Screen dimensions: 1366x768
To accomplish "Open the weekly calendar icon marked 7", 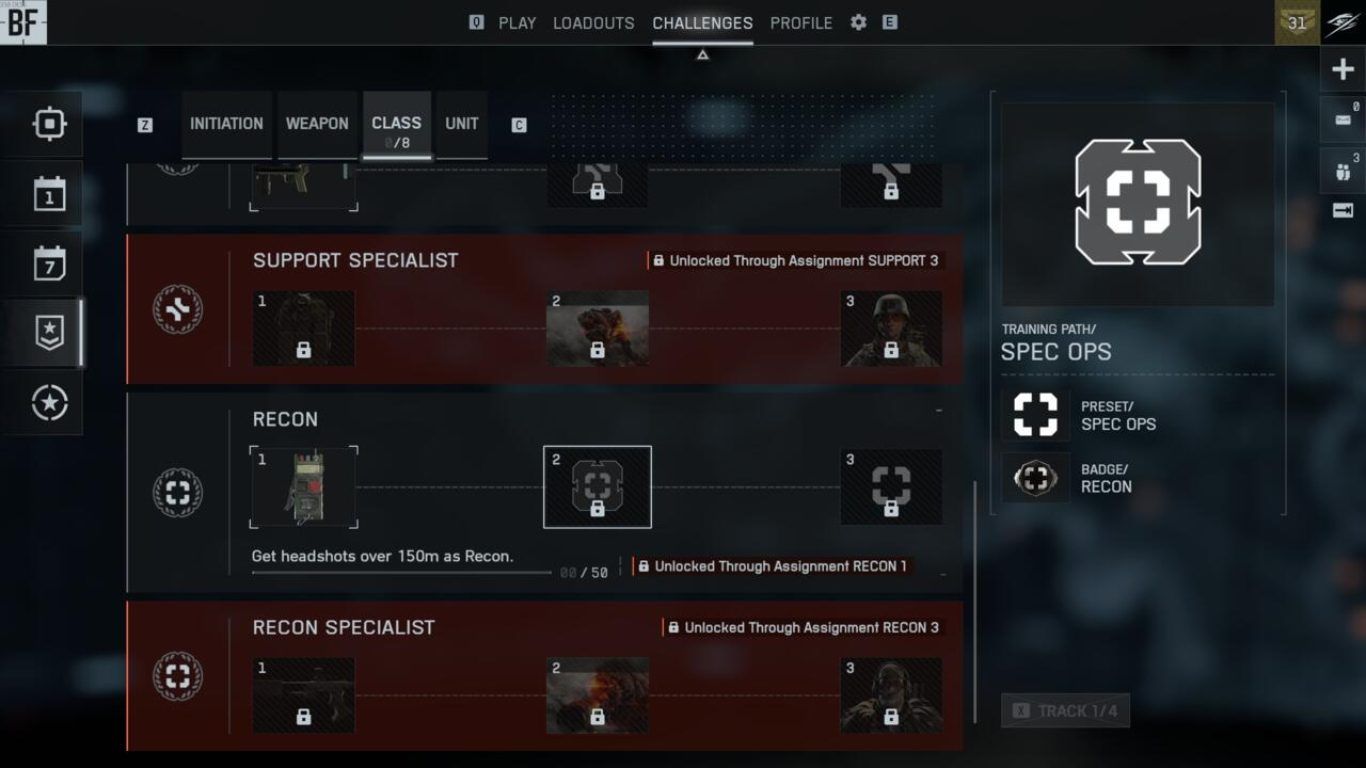I will (x=49, y=264).
